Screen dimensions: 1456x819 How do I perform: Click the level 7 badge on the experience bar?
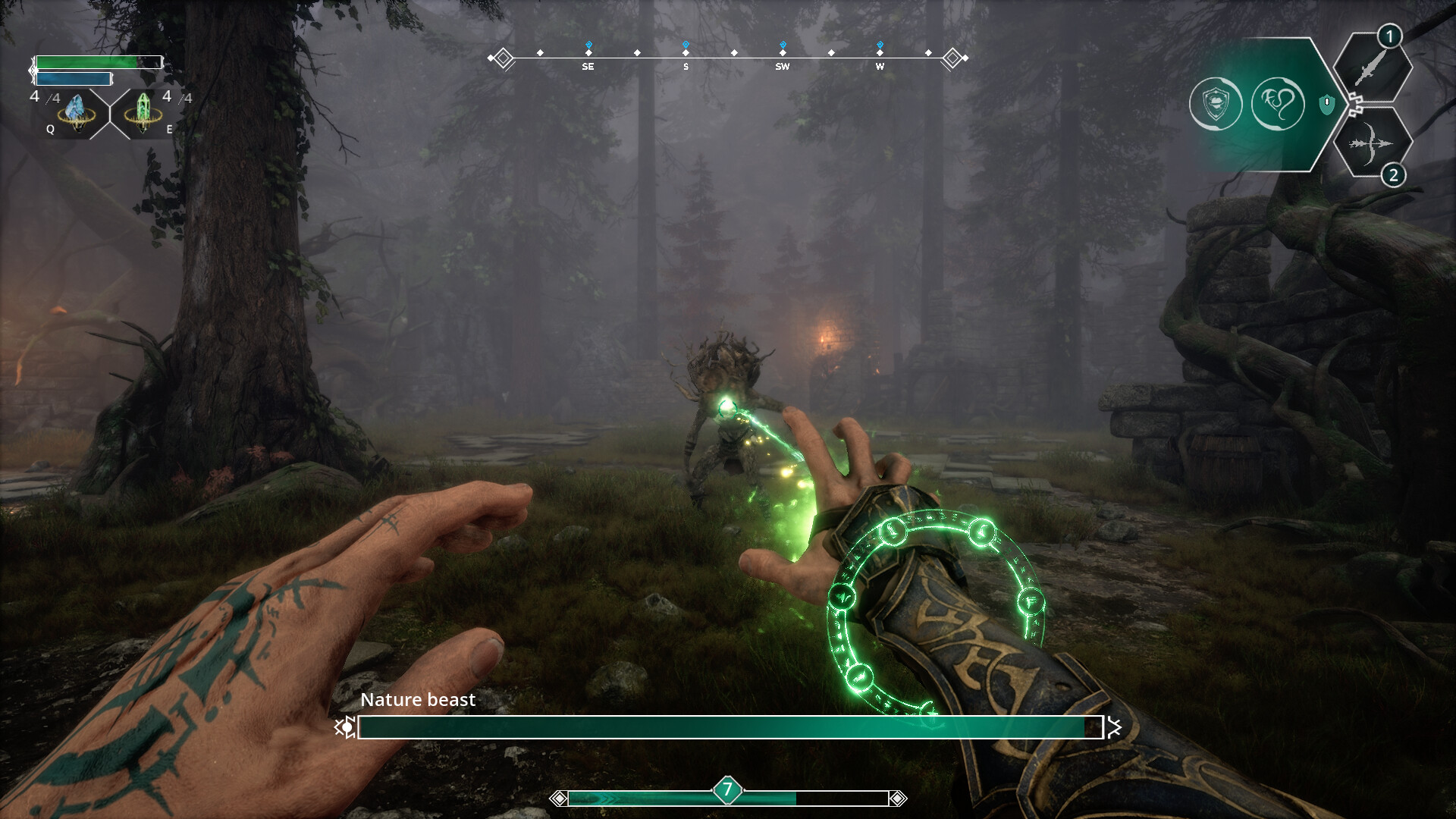[x=726, y=789]
